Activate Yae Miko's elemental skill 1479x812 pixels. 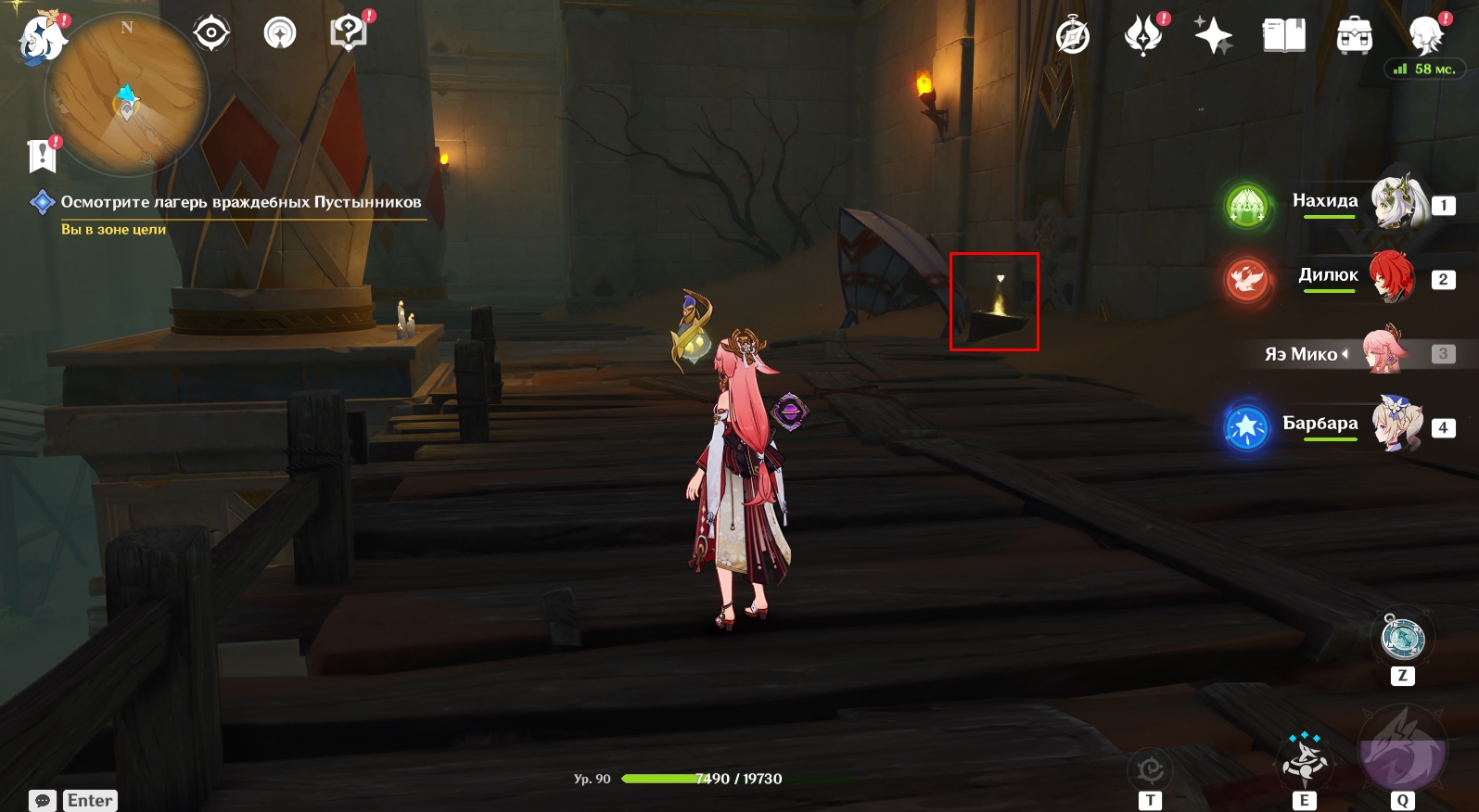tap(1304, 760)
